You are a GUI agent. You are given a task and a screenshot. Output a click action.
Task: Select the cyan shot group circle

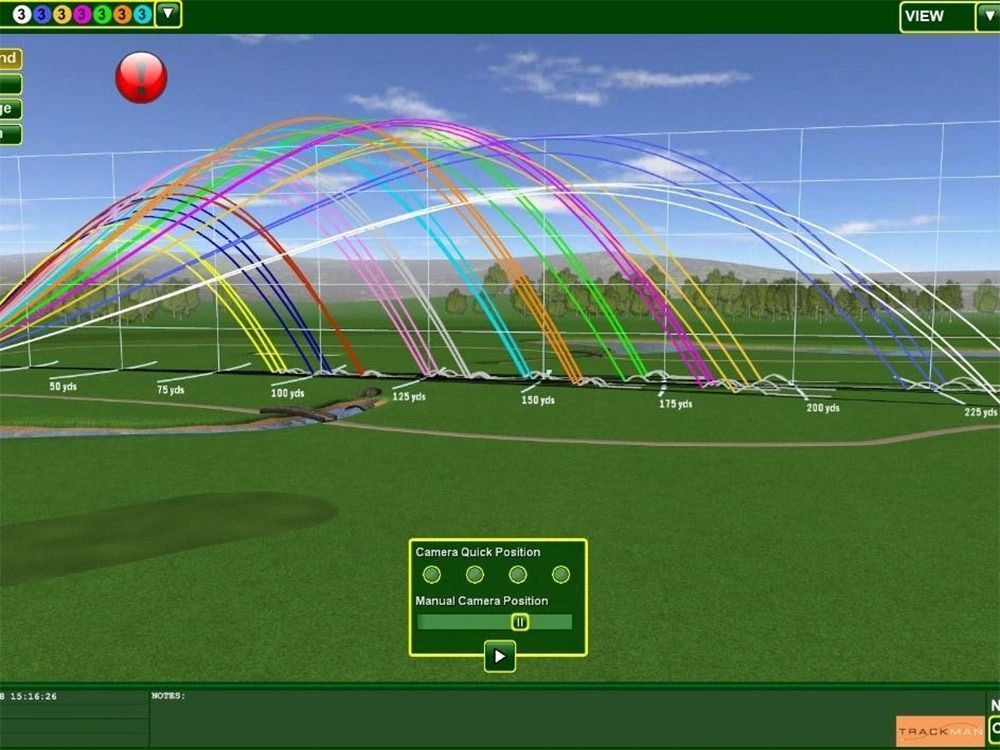(142, 14)
